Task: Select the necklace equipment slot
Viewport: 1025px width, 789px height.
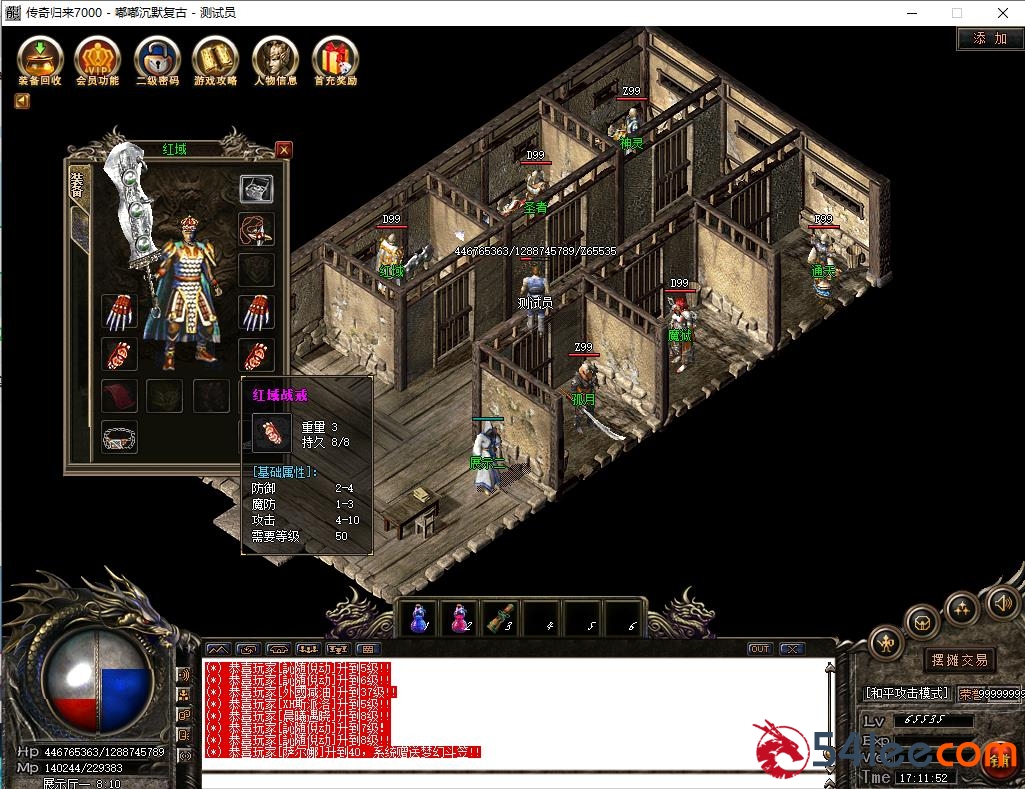Action: coord(256,229)
